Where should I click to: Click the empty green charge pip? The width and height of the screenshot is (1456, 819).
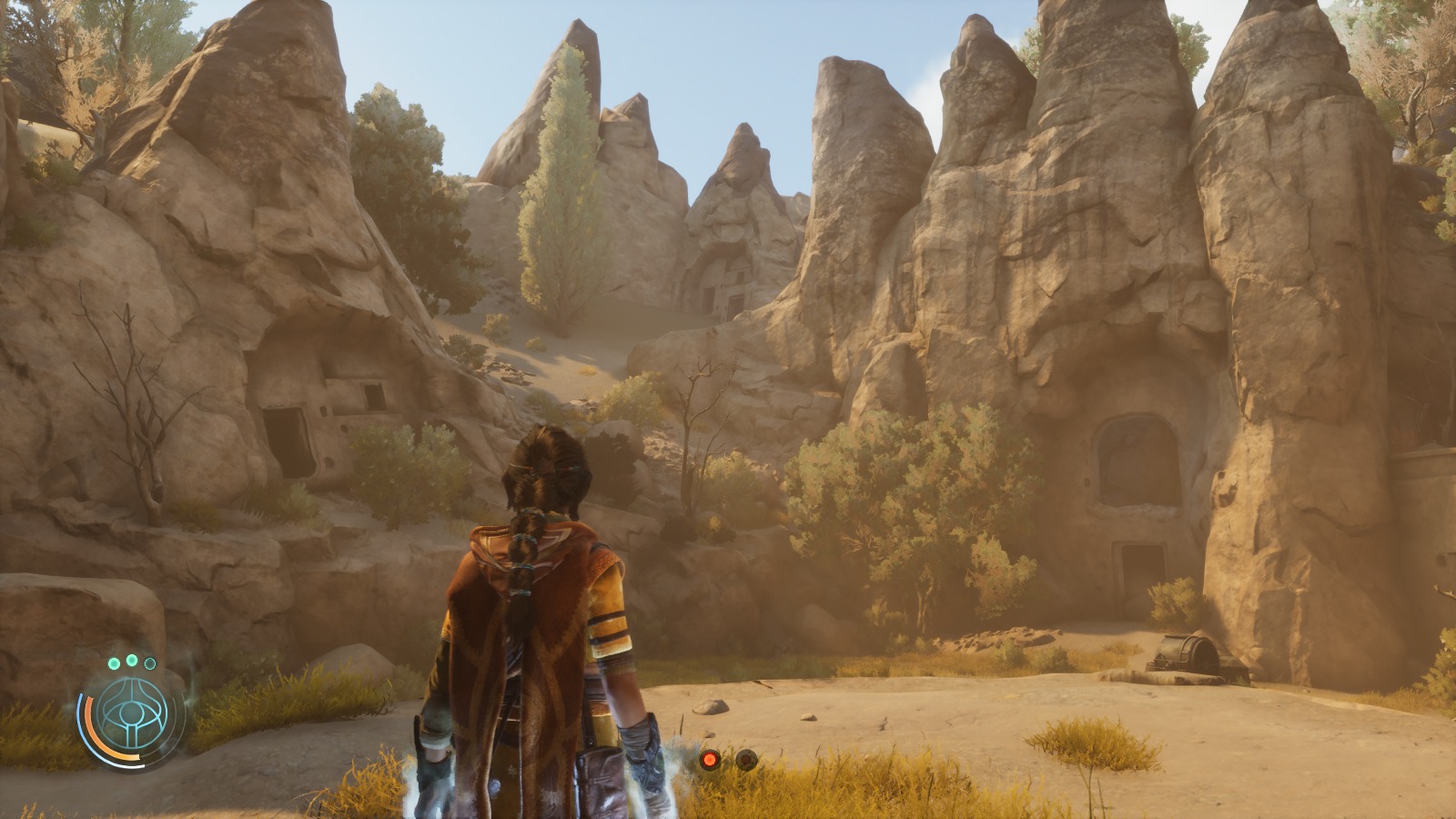click(150, 663)
